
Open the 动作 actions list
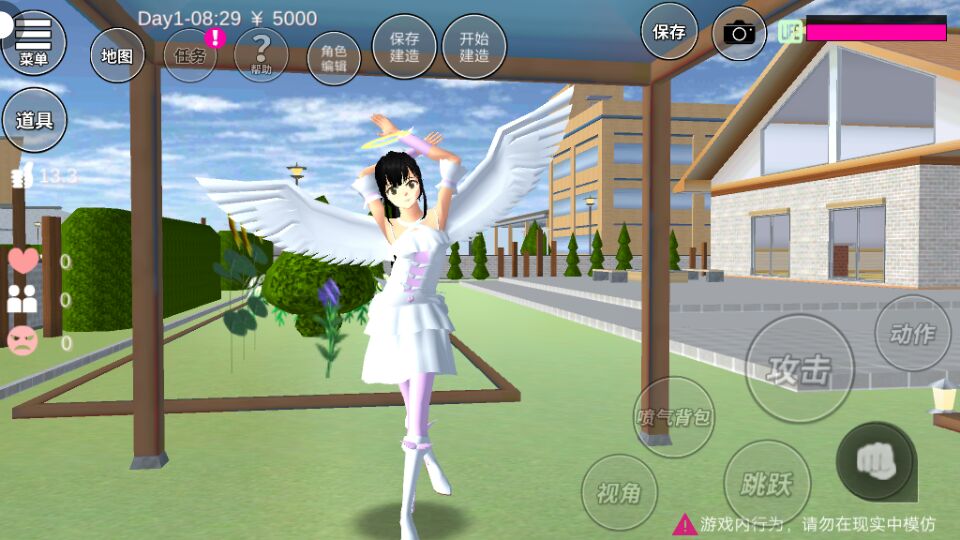[912, 333]
